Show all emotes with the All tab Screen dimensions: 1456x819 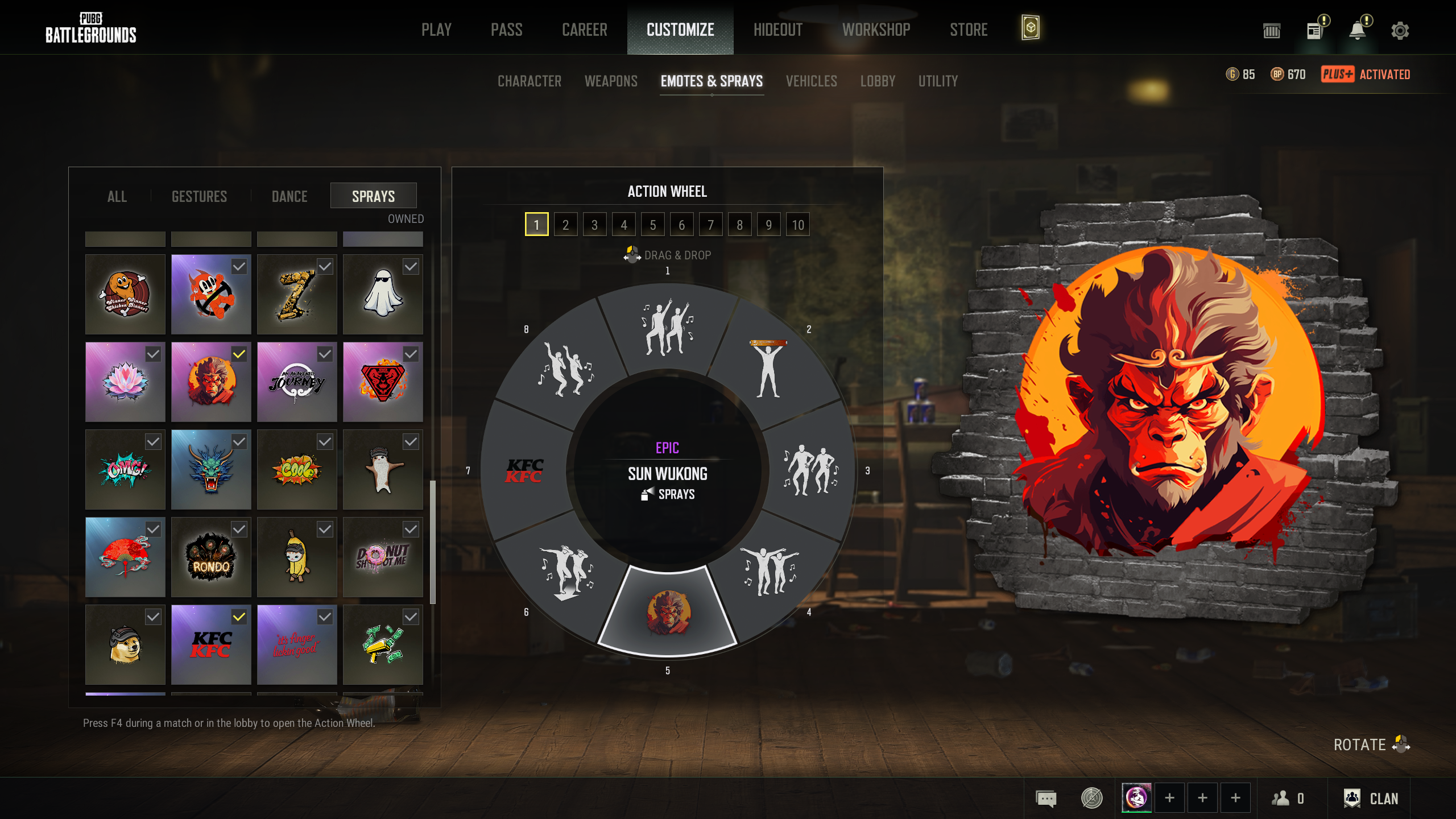pos(117,196)
